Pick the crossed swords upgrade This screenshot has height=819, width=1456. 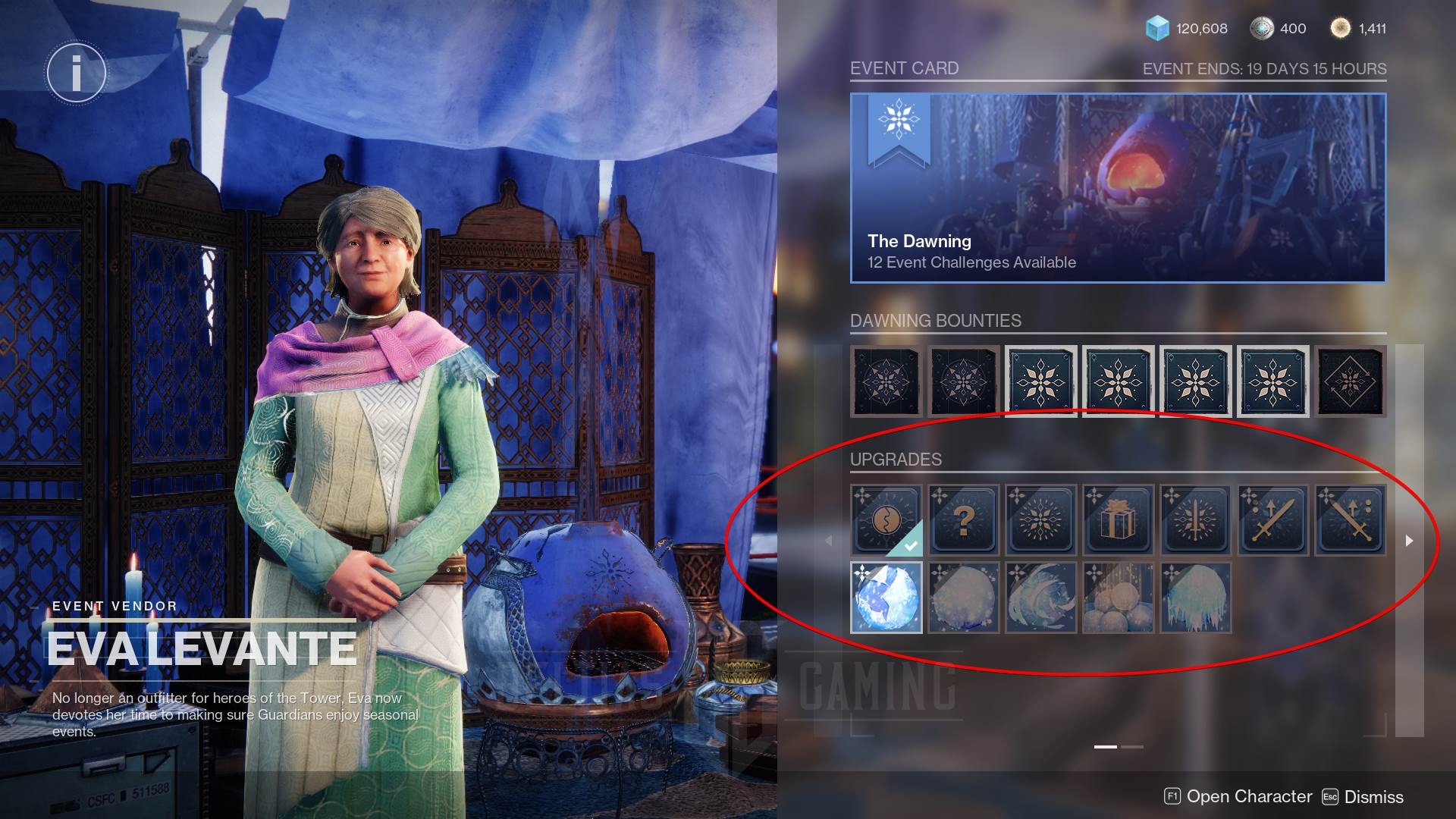(x=1350, y=520)
